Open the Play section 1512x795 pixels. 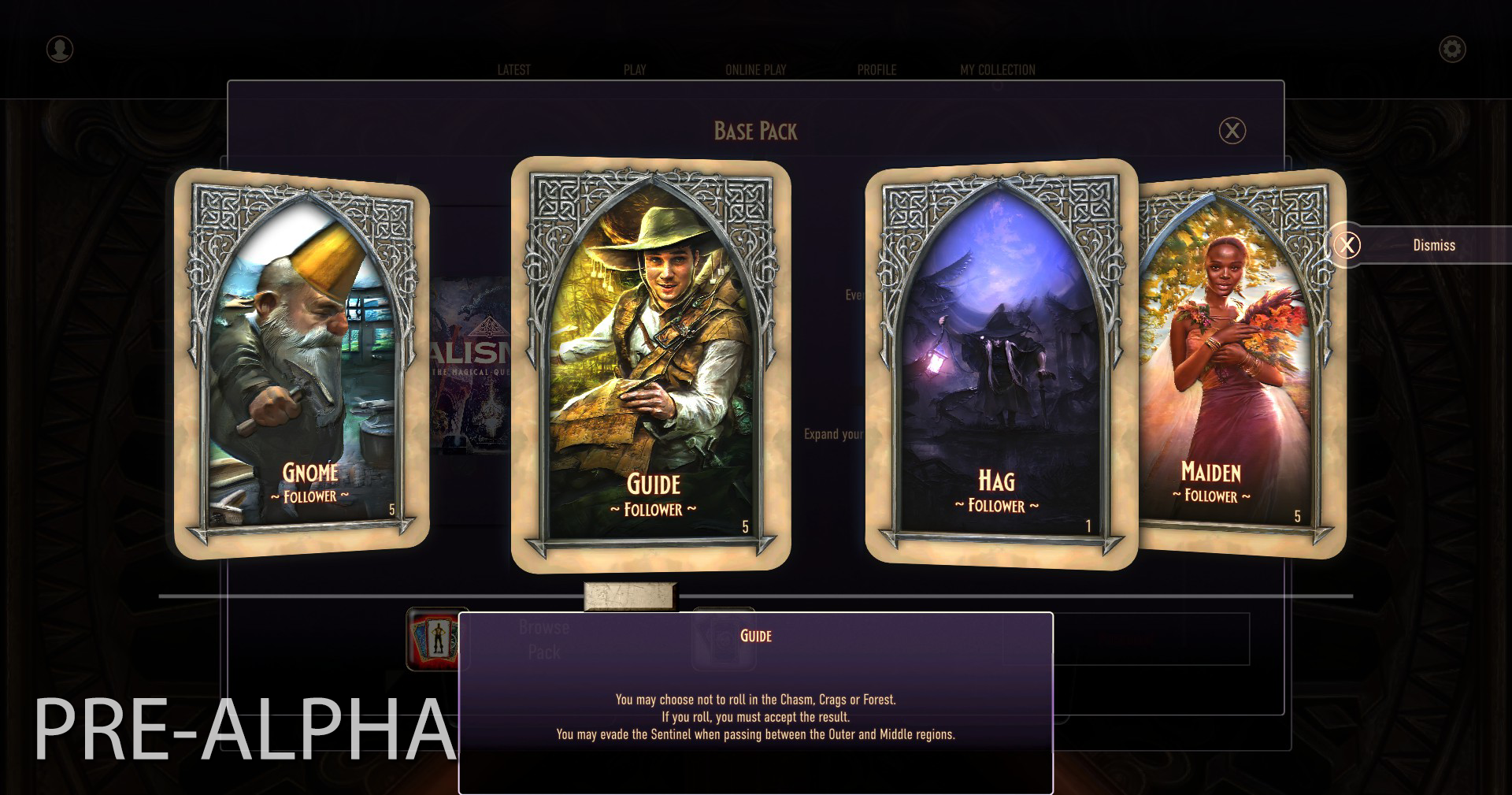tap(634, 69)
